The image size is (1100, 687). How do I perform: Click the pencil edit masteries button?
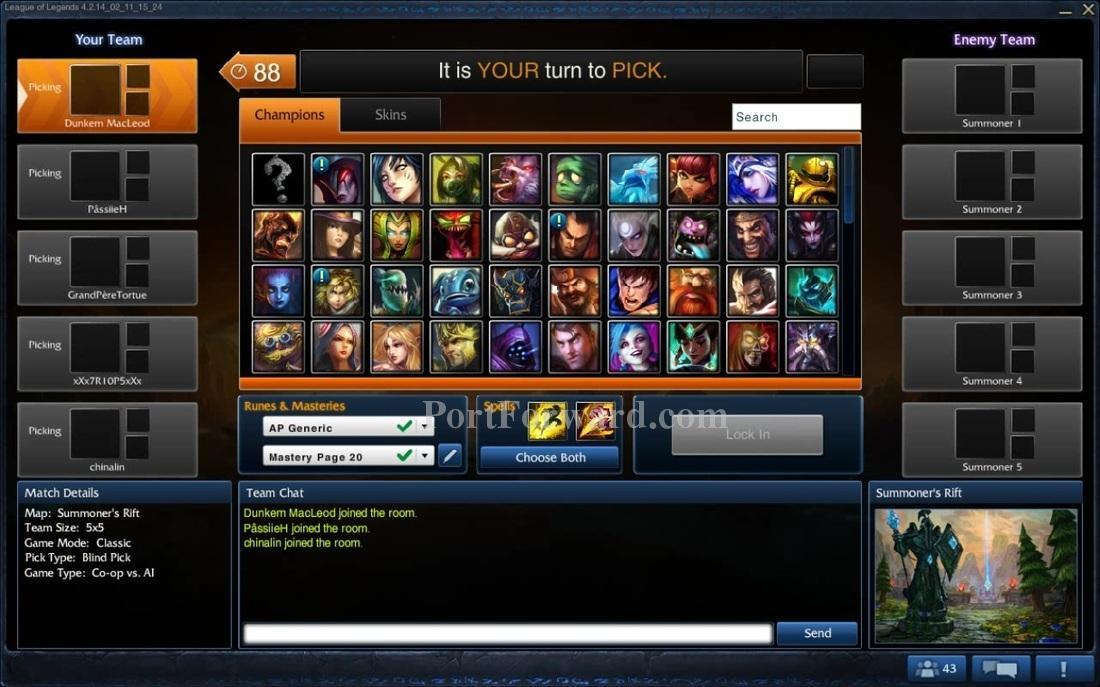click(450, 456)
